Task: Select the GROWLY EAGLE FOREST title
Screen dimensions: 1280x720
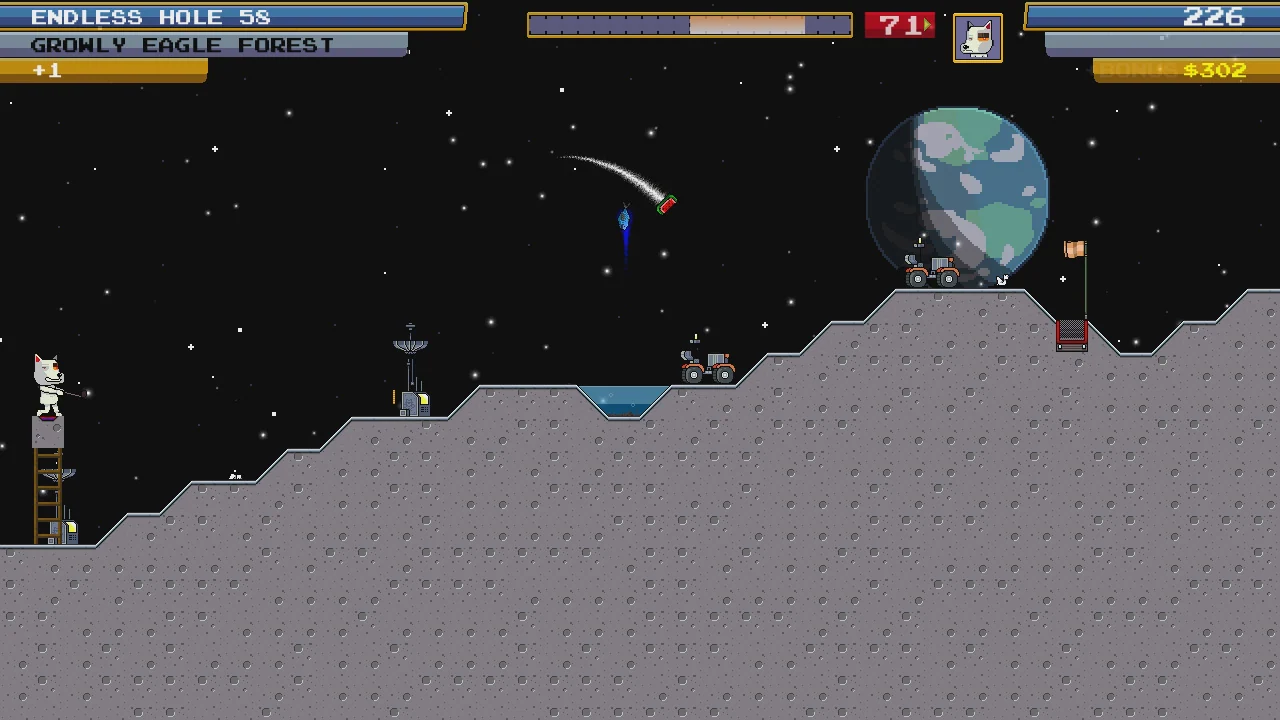Action: (181, 44)
